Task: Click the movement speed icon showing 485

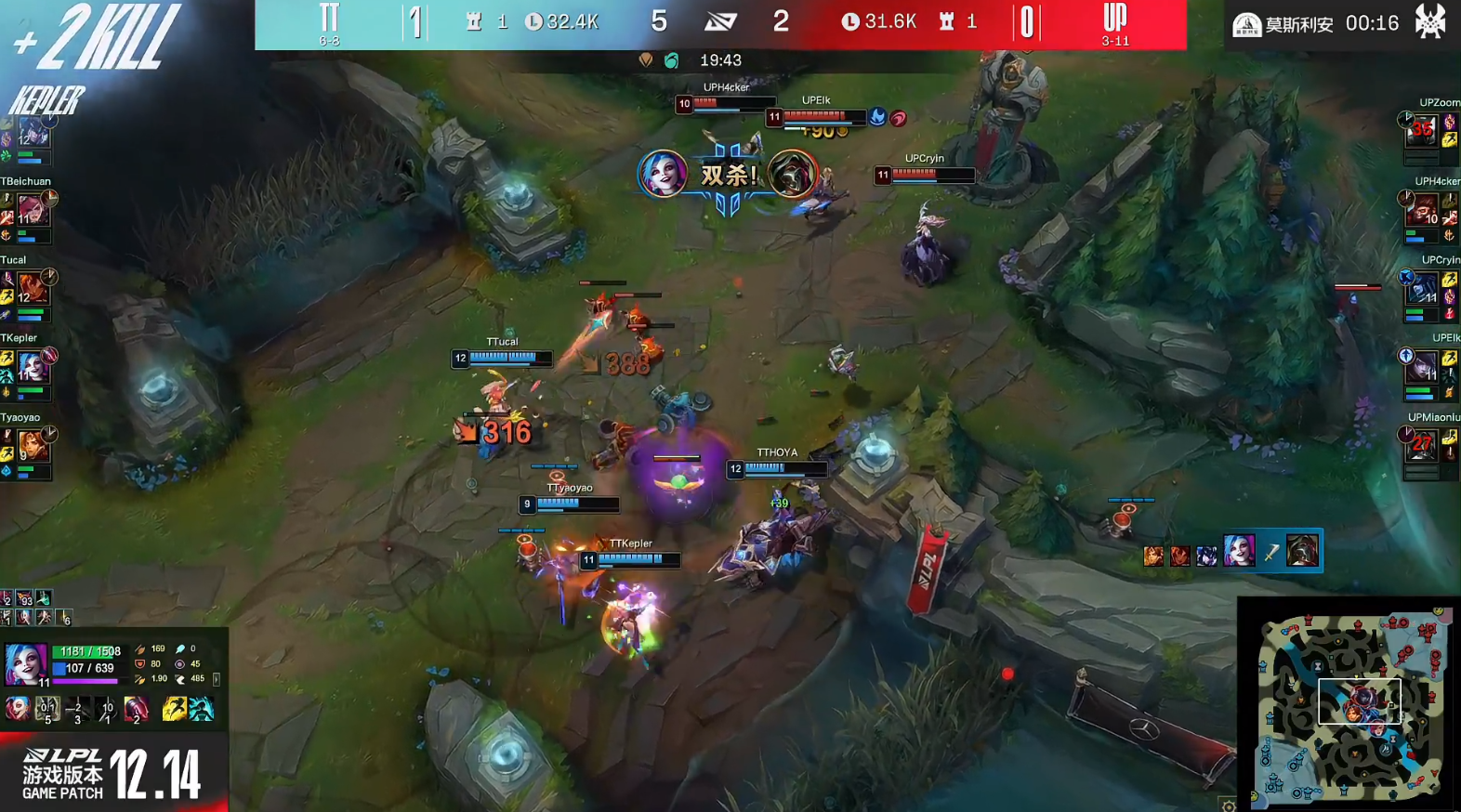Action: point(179,679)
